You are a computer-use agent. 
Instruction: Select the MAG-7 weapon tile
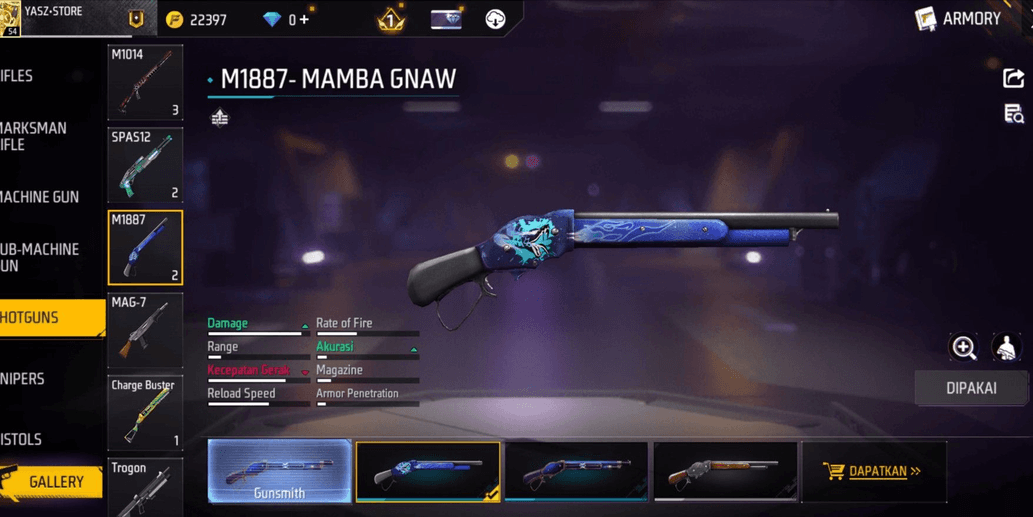point(145,330)
